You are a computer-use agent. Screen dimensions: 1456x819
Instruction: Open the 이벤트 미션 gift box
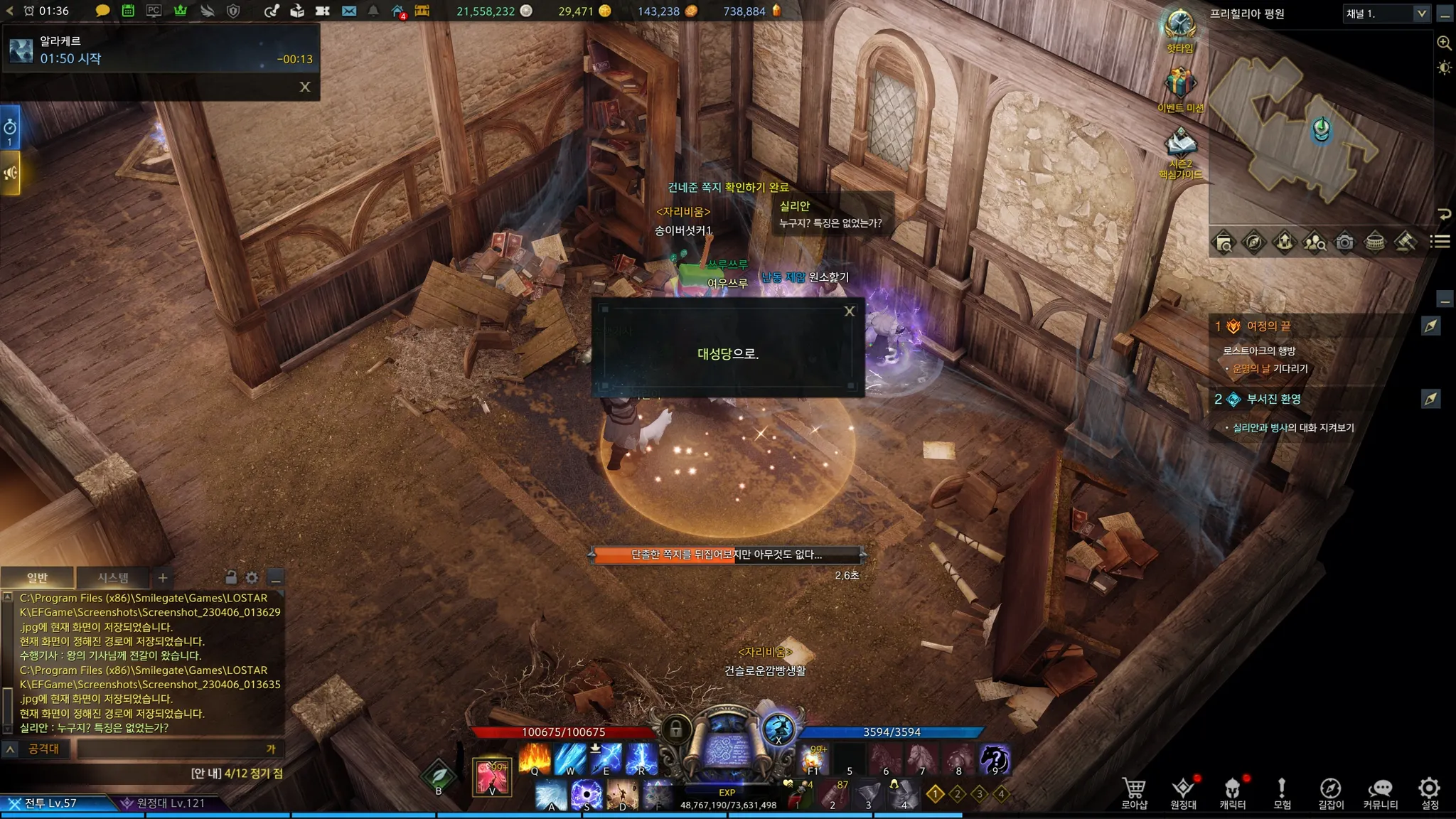[x=1179, y=87]
